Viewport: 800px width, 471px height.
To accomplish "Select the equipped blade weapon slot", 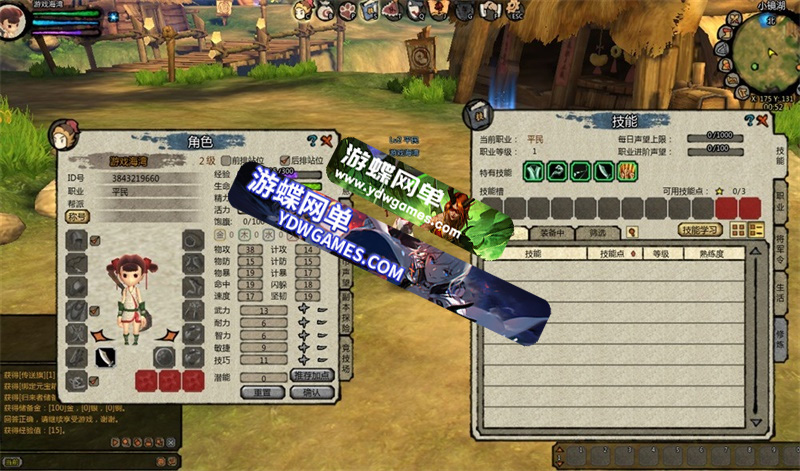I will pos(105,357).
